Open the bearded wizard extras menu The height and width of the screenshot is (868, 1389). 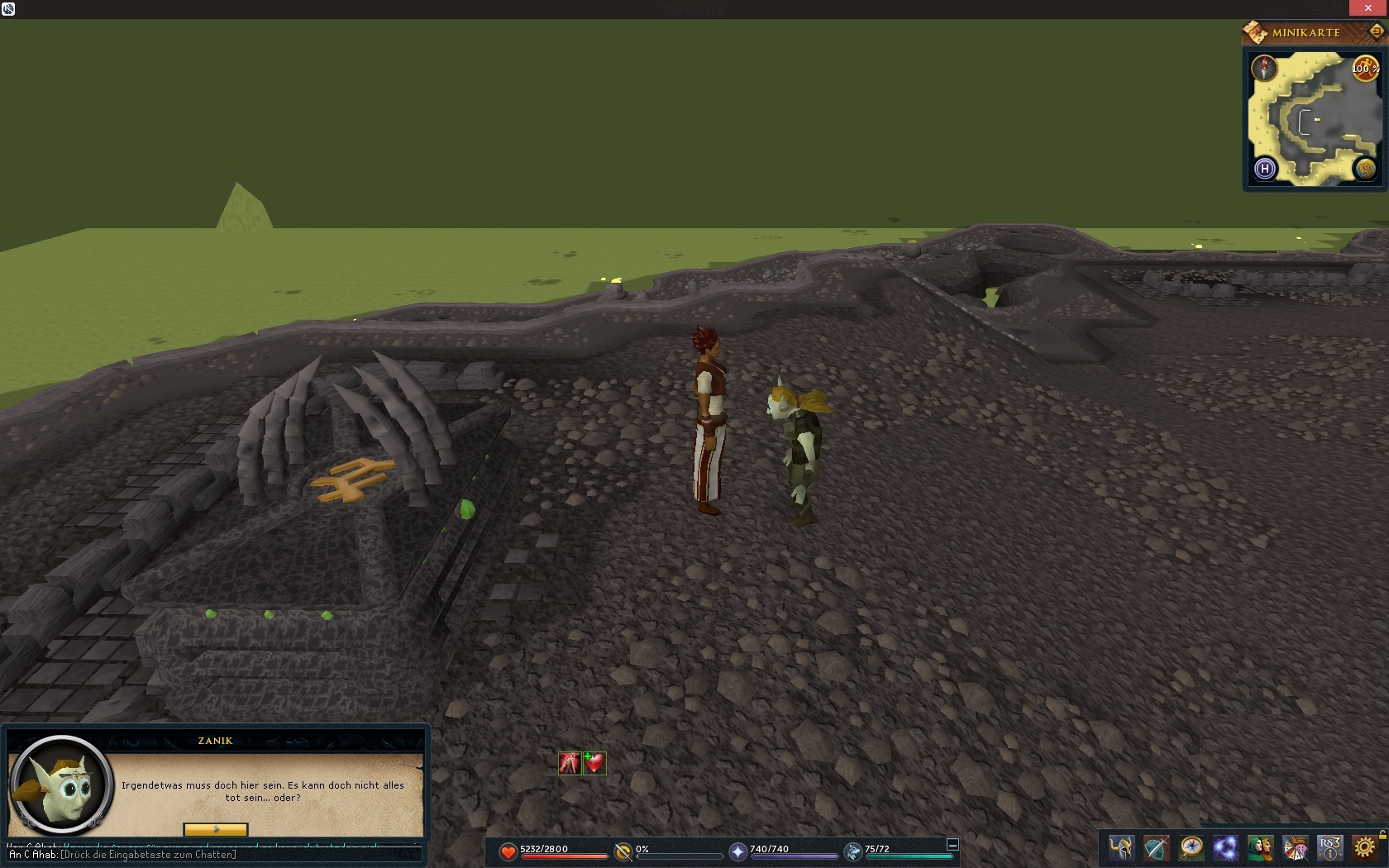1296,848
